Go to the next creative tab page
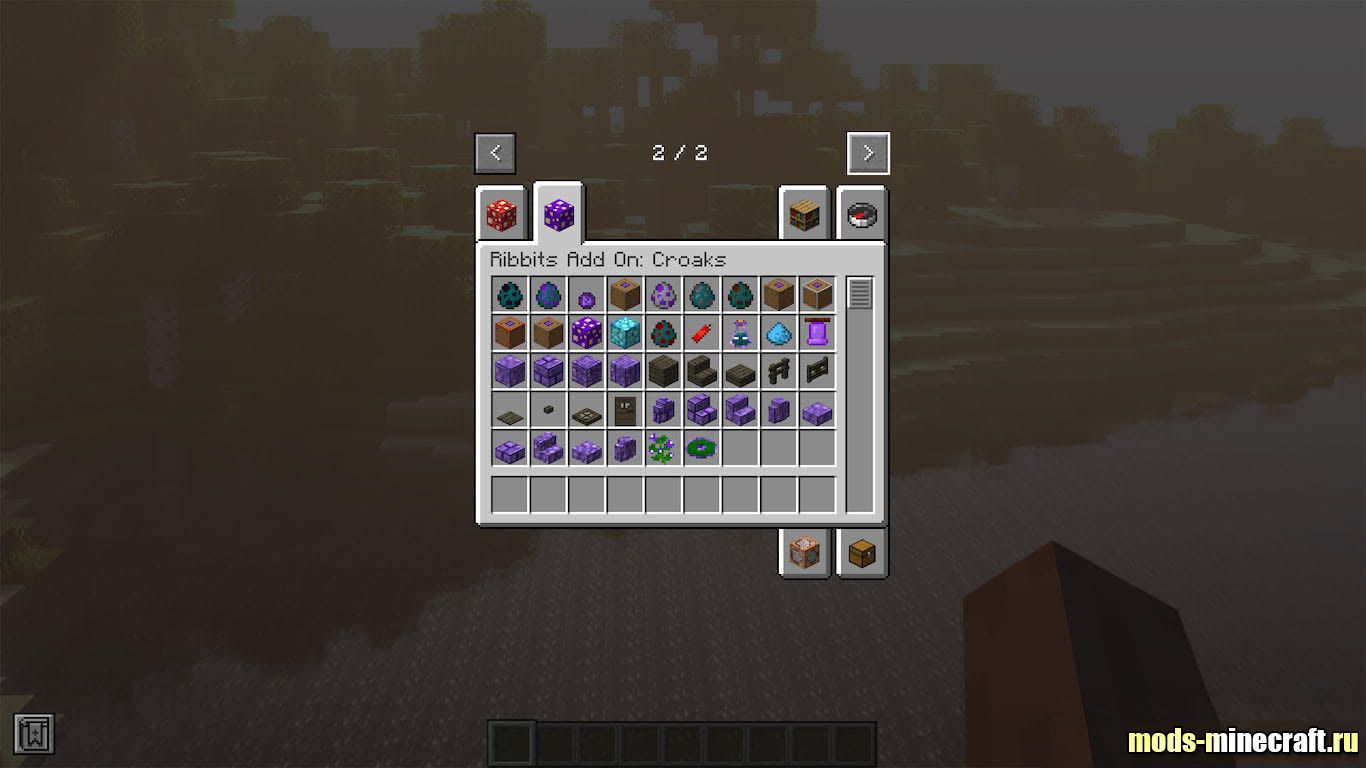Image resolution: width=1366 pixels, height=768 pixels. [x=867, y=153]
